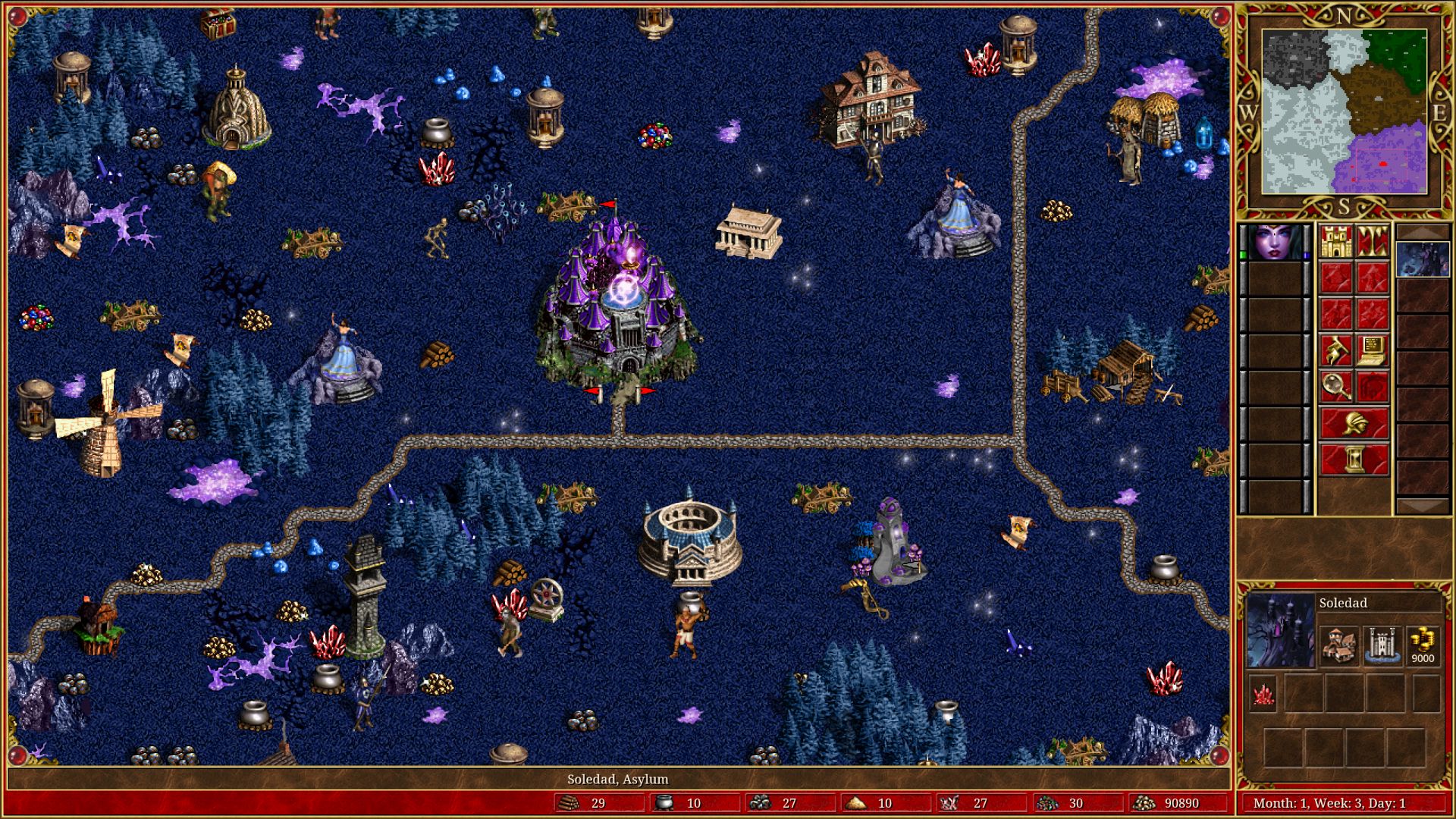Image resolution: width=1456 pixels, height=819 pixels.
Task: End the turn with the hourglass button
Action: coord(1354,460)
